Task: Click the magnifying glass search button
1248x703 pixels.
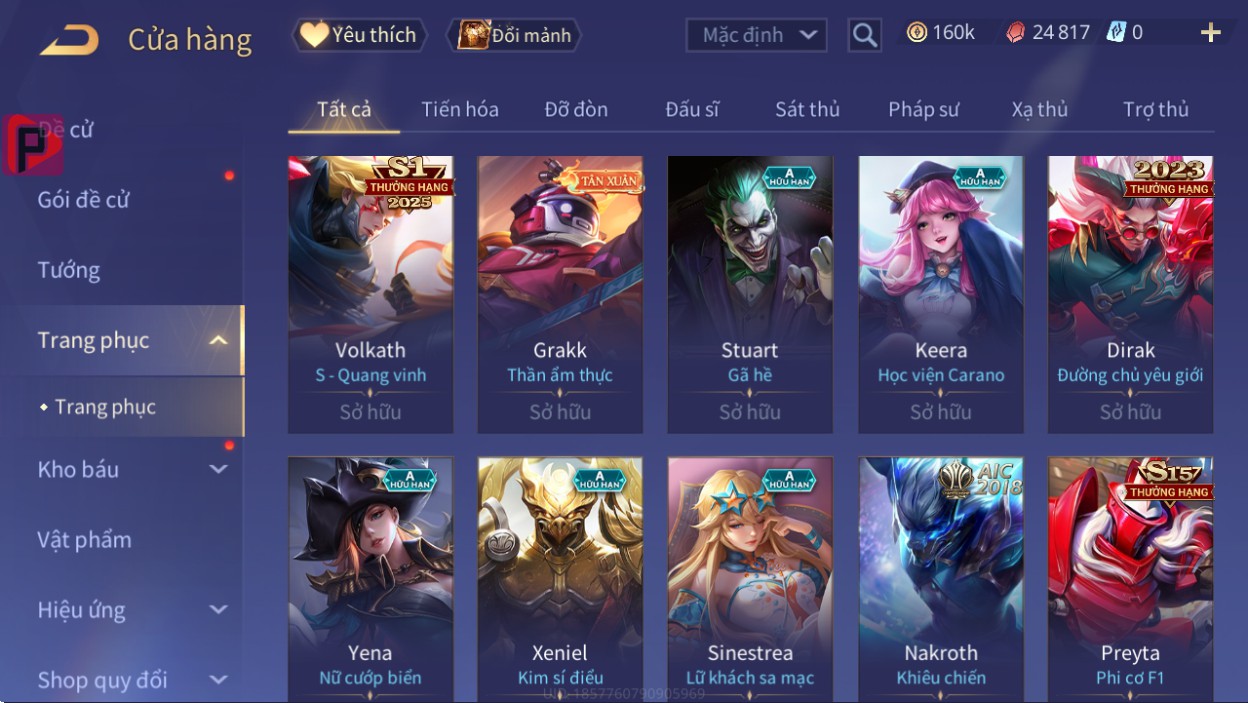Action: 864,35
